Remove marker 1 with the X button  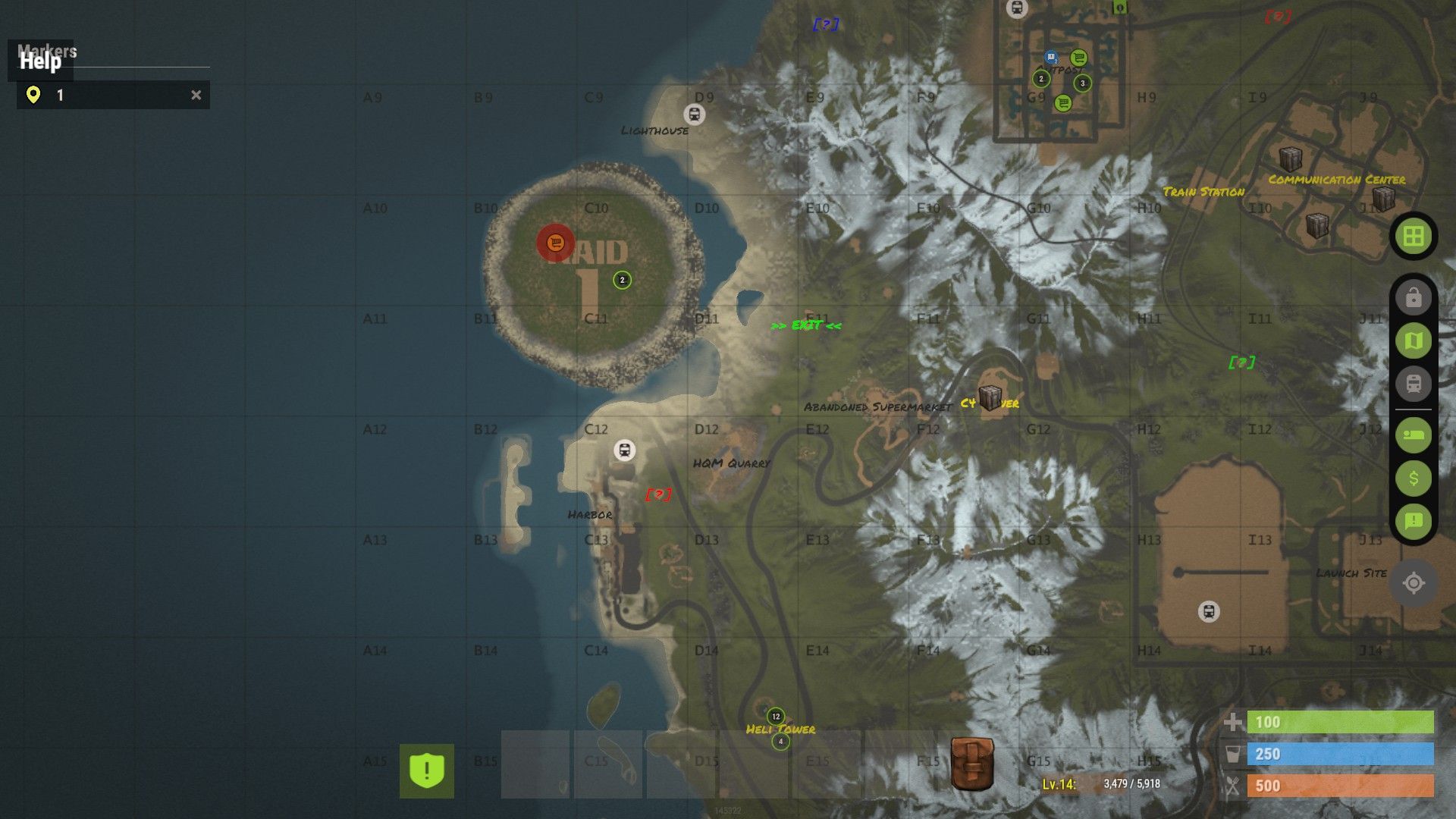click(x=196, y=96)
